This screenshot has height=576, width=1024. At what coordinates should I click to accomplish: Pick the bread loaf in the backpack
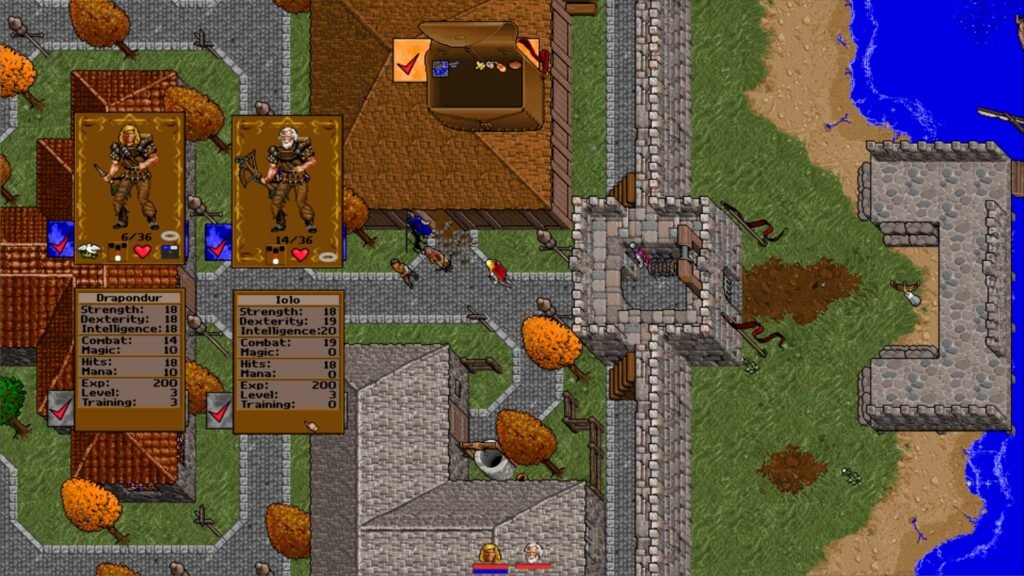coord(514,66)
